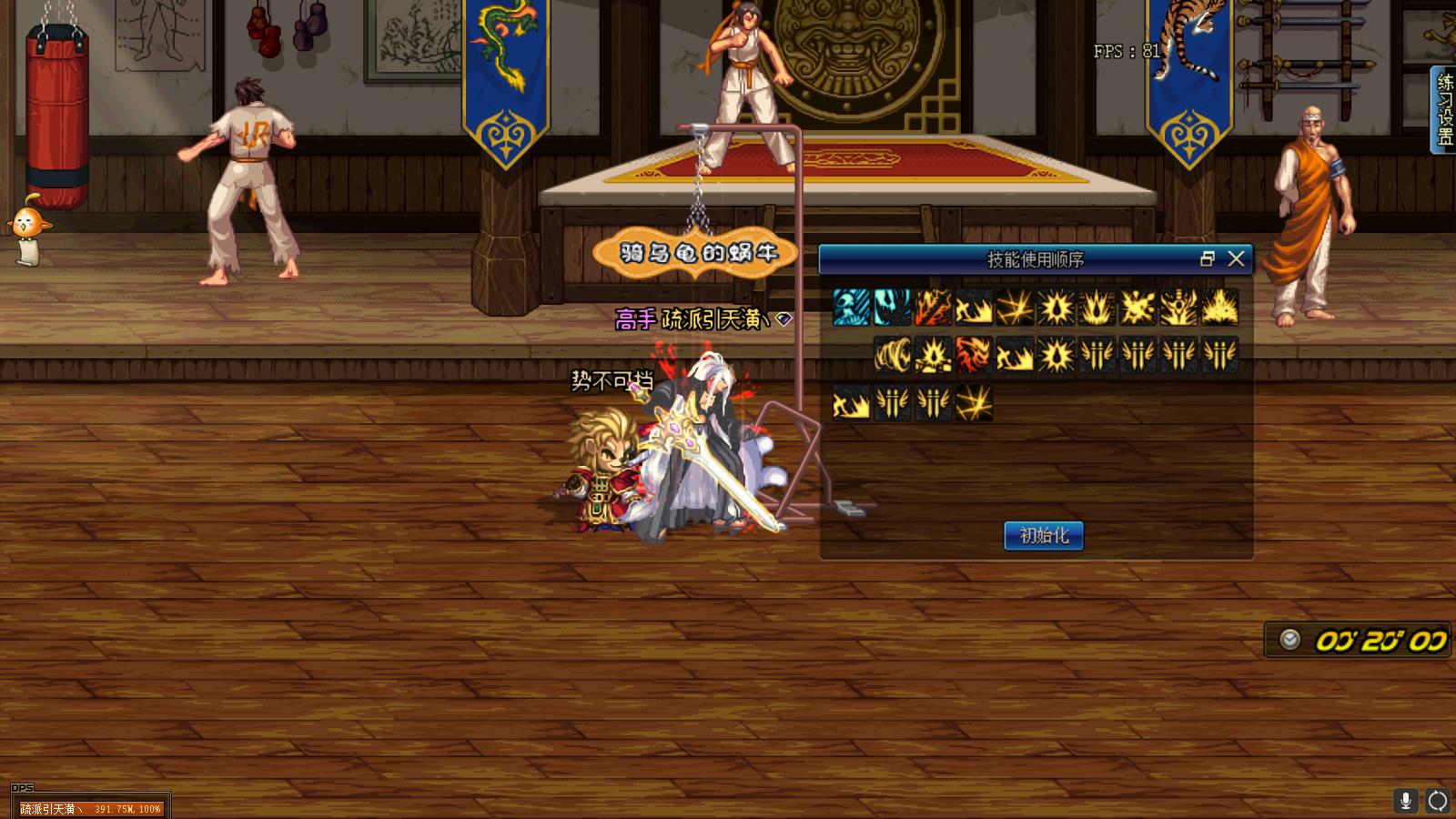Select the golden ground eruption skill icon
This screenshot has height=819, width=1456.
click(1220, 308)
